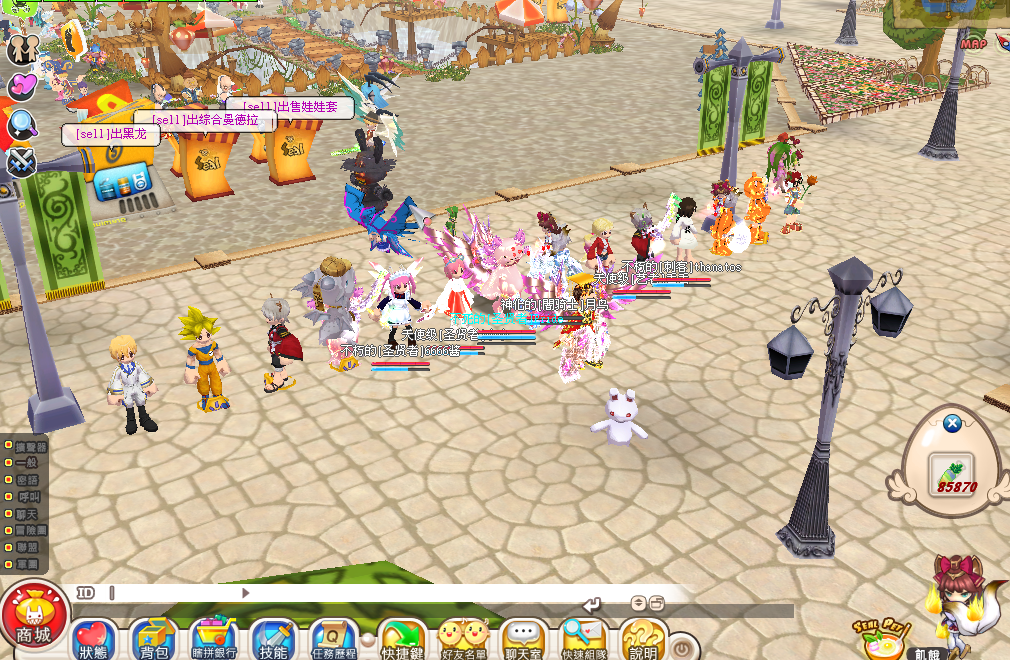Open the 聊天室 chat room
Viewport: 1010px width, 660px height.
pos(523,640)
